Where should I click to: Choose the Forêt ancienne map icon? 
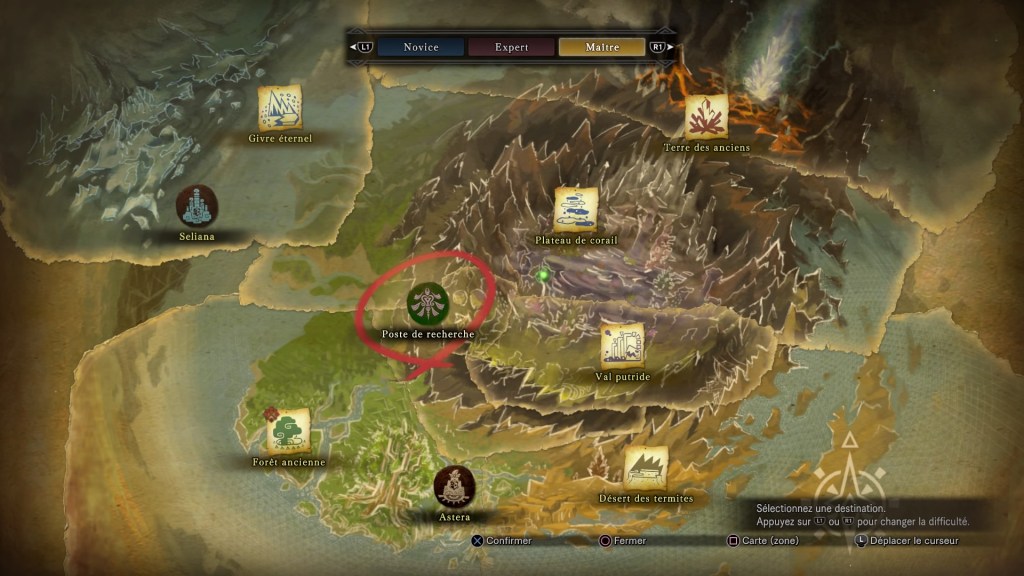(x=289, y=431)
